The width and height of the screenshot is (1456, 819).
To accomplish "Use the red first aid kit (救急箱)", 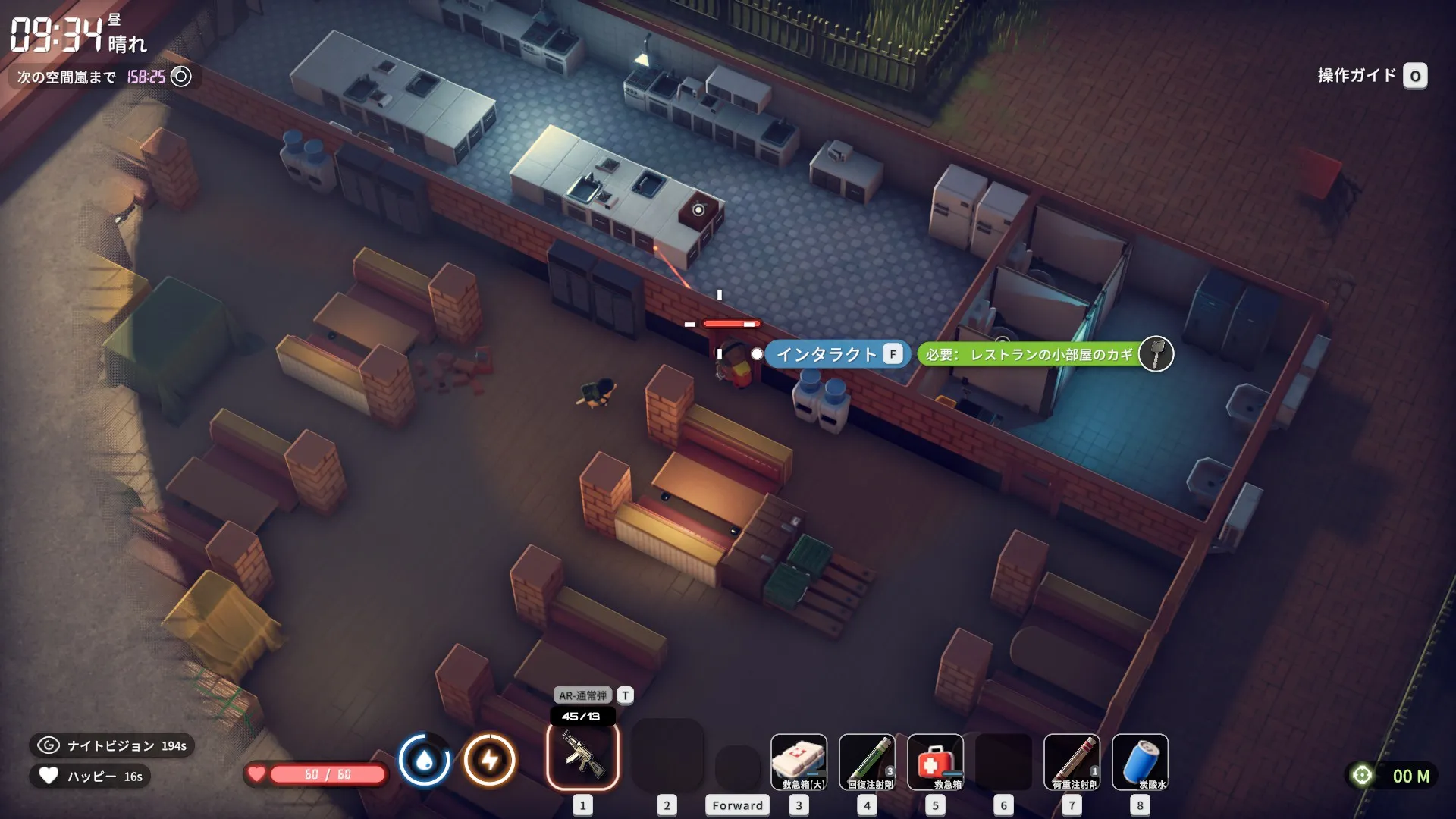I will 935,761.
